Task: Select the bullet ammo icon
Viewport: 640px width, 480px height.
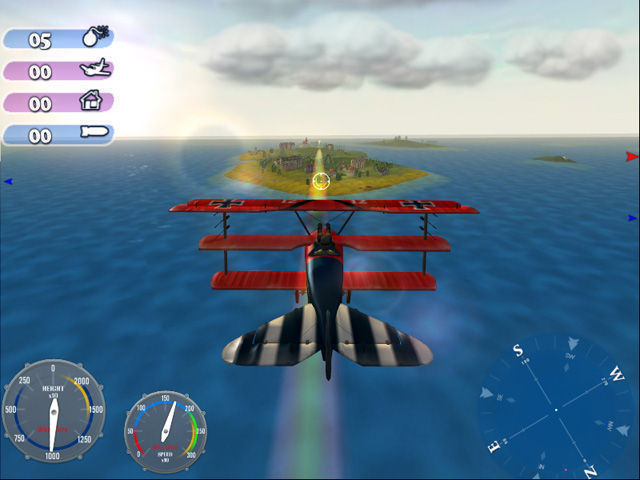Action: 96,134
